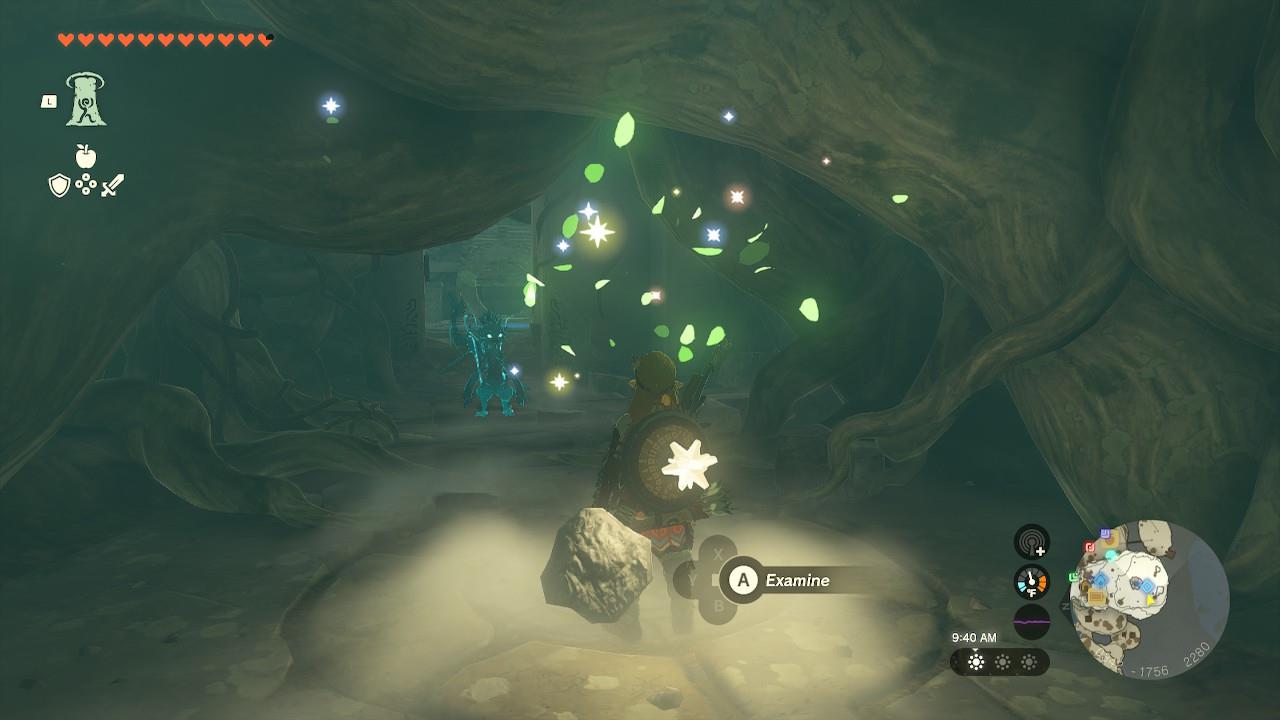Select the green stamp on the minimap
Screen dimensions: 1280x720
[x=1075, y=577]
